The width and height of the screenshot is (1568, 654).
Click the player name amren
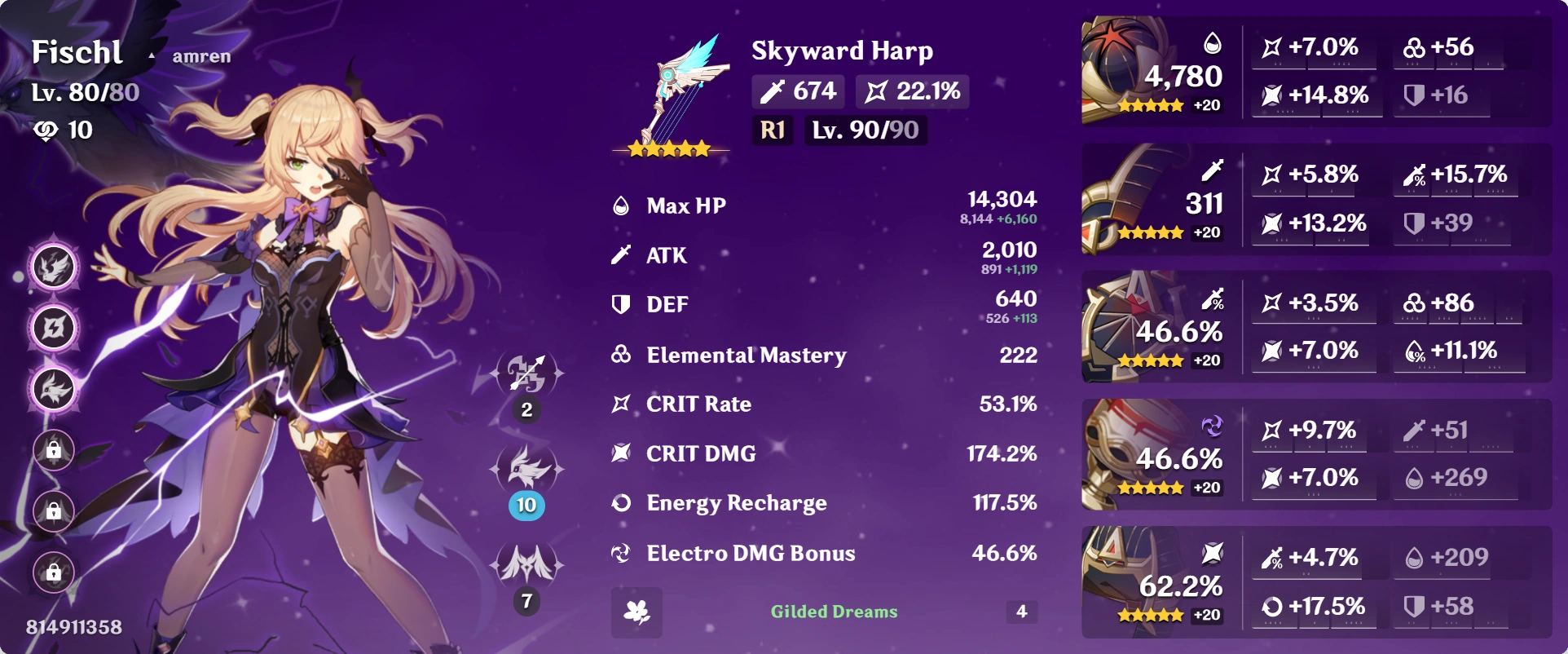pyautogui.click(x=200, y=57)
